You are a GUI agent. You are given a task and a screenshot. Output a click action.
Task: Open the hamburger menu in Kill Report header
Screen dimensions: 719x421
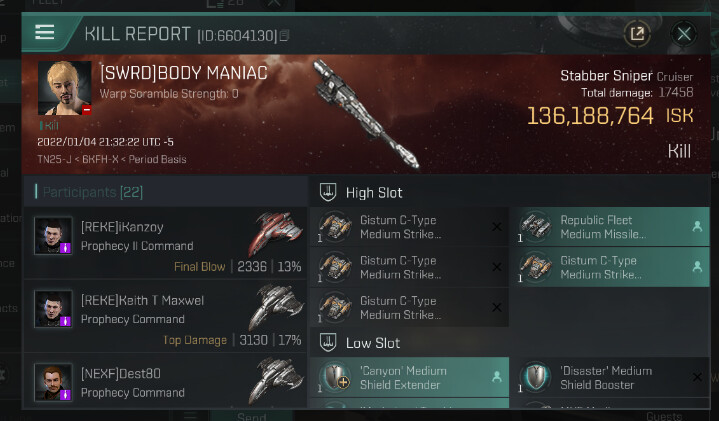pyautogui.click(x=44, y=32)
